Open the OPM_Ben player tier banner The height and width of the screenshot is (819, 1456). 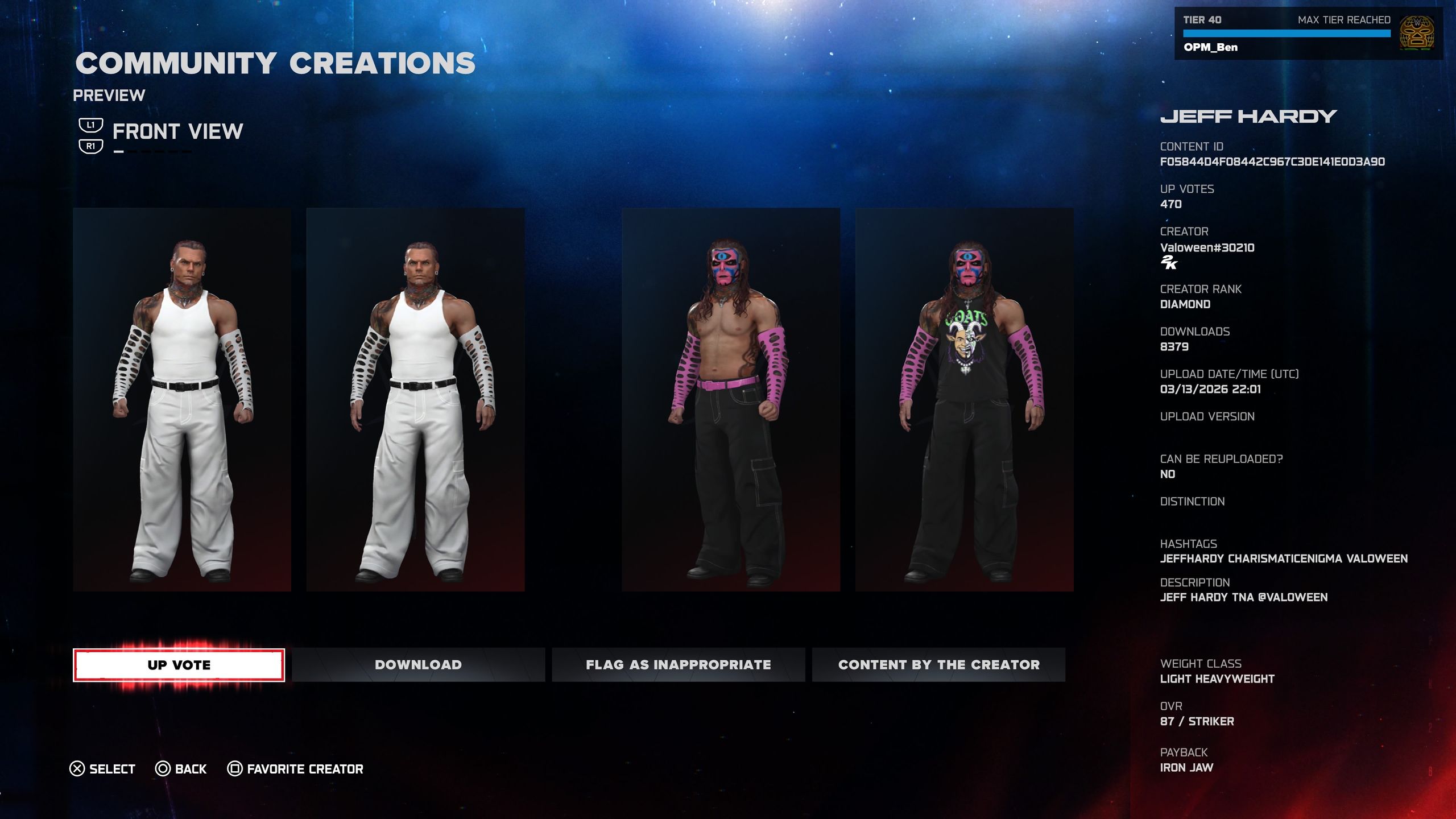coord(1308,34)
